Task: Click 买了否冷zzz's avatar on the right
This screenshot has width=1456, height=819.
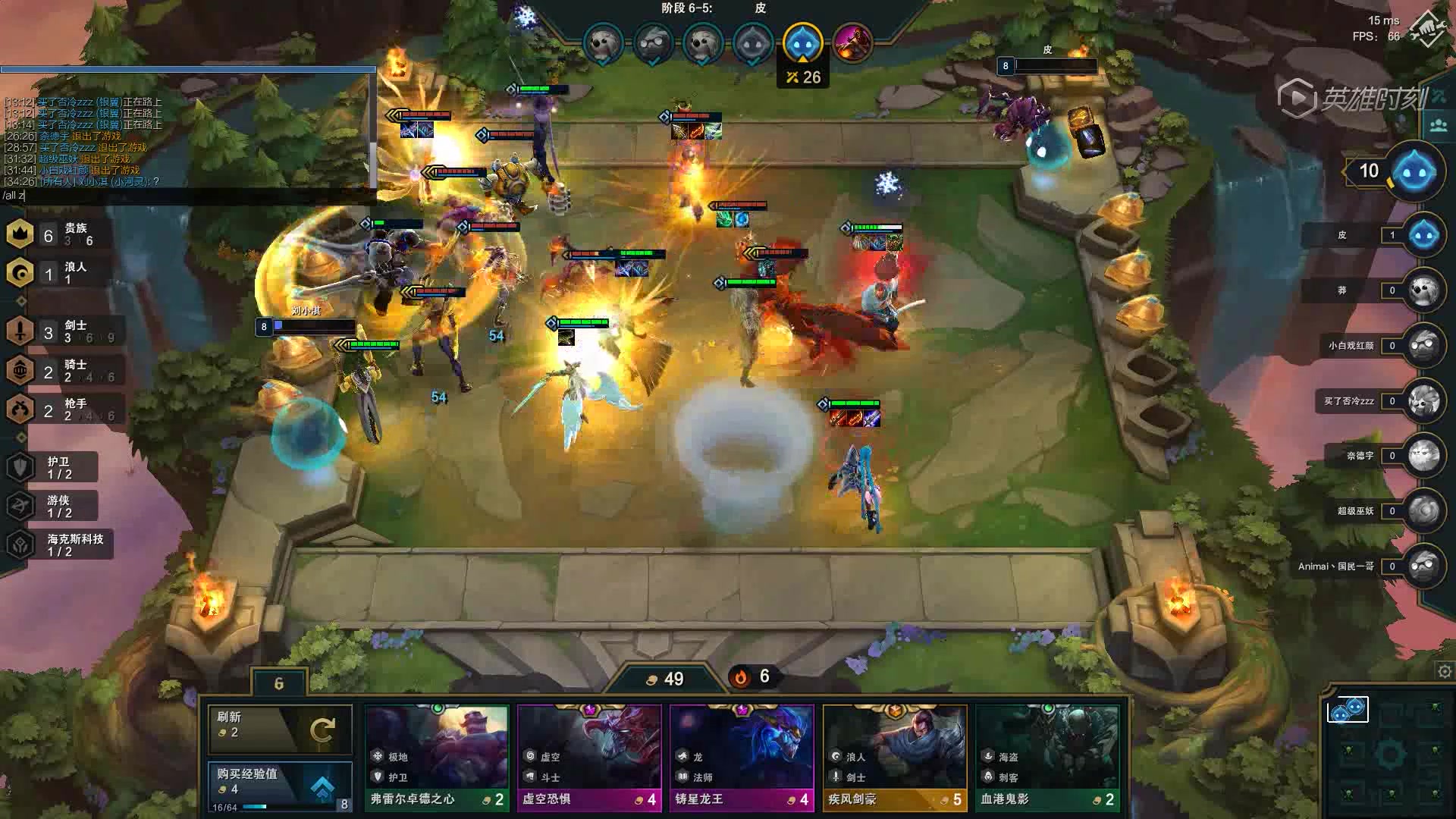Action: click(x=1426, y=401)
